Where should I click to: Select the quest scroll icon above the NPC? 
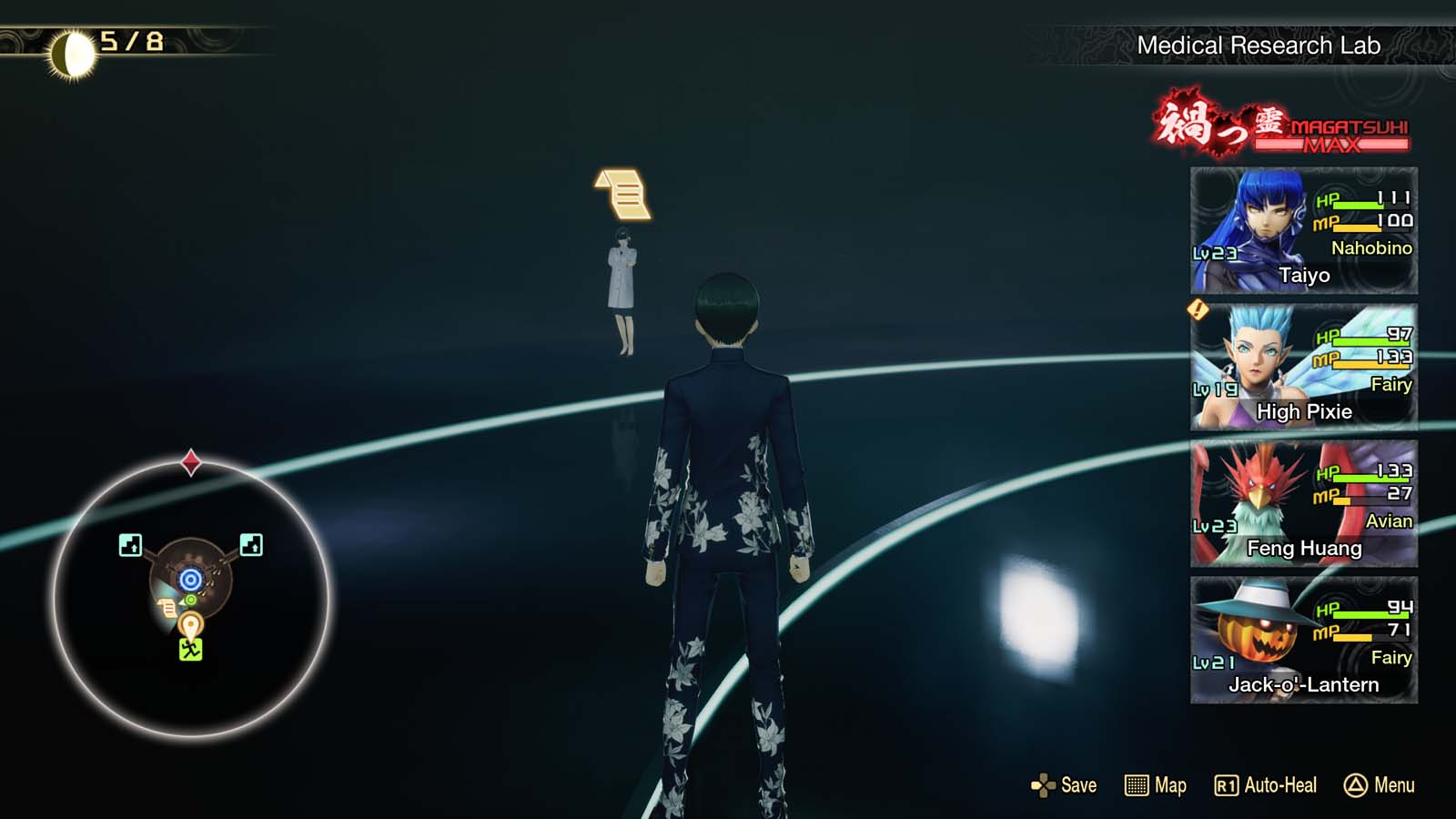tap(622, 197)
